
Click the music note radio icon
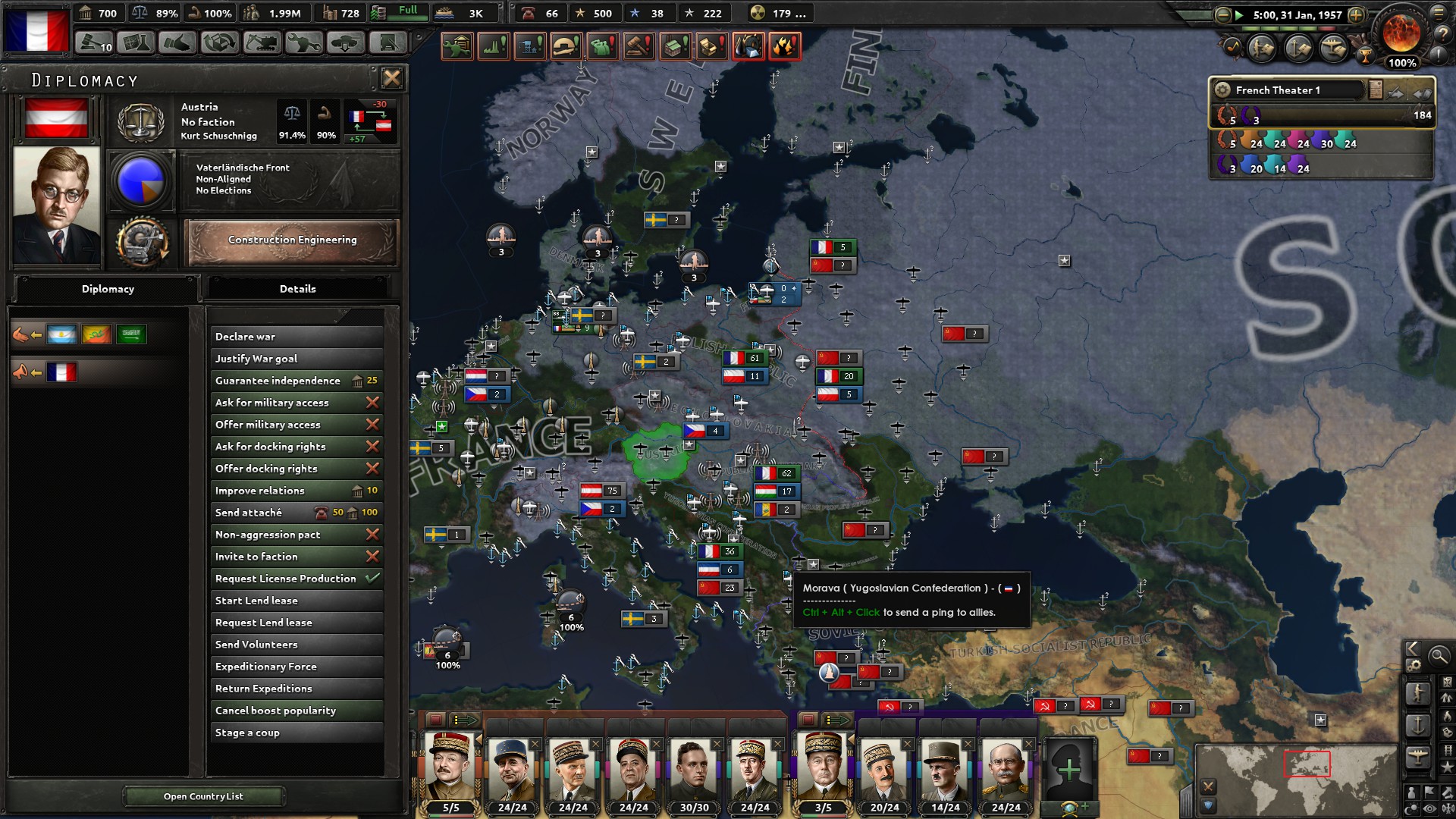point(1232,47)
